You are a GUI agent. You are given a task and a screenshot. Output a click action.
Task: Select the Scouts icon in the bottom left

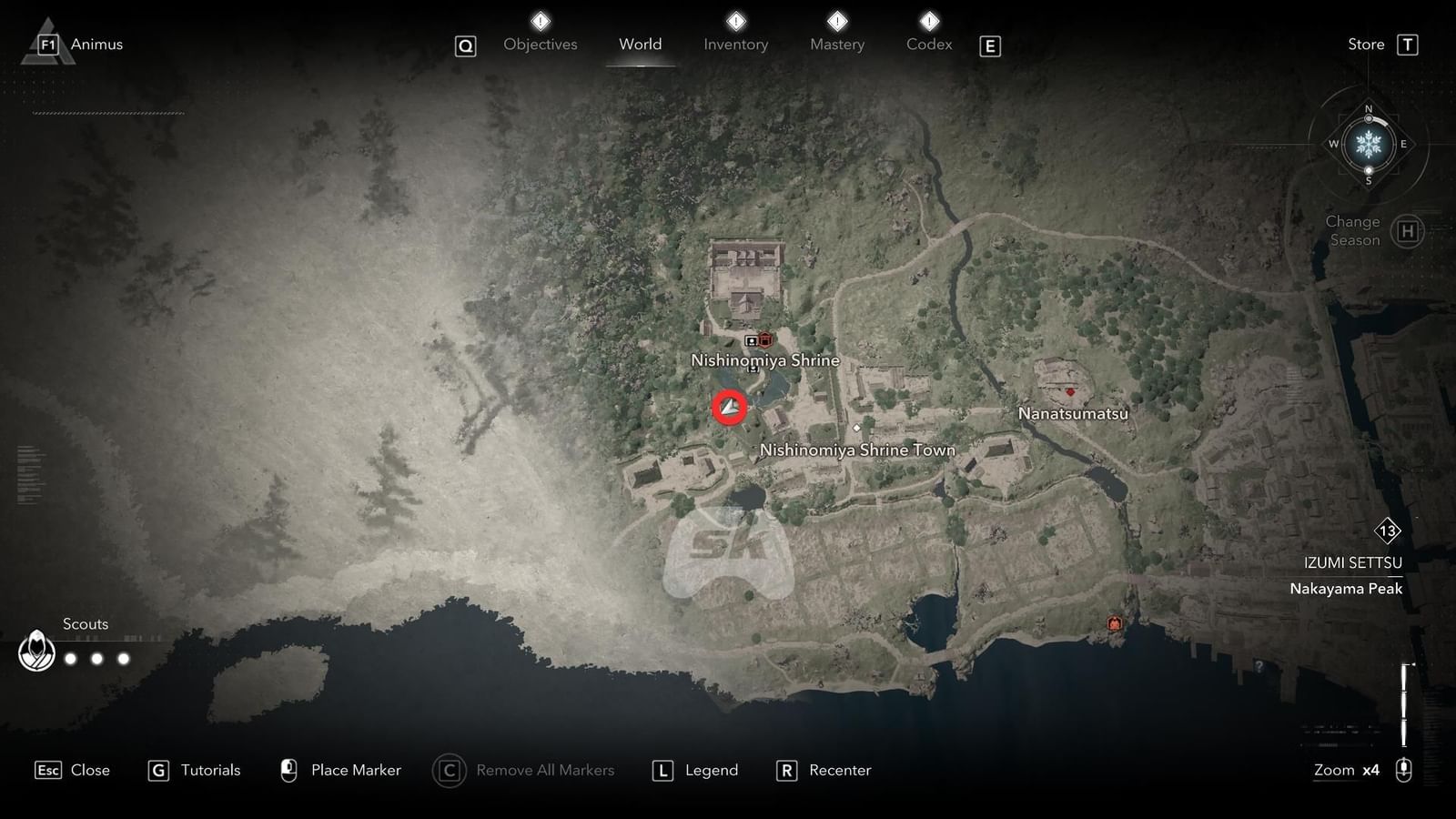36,652
